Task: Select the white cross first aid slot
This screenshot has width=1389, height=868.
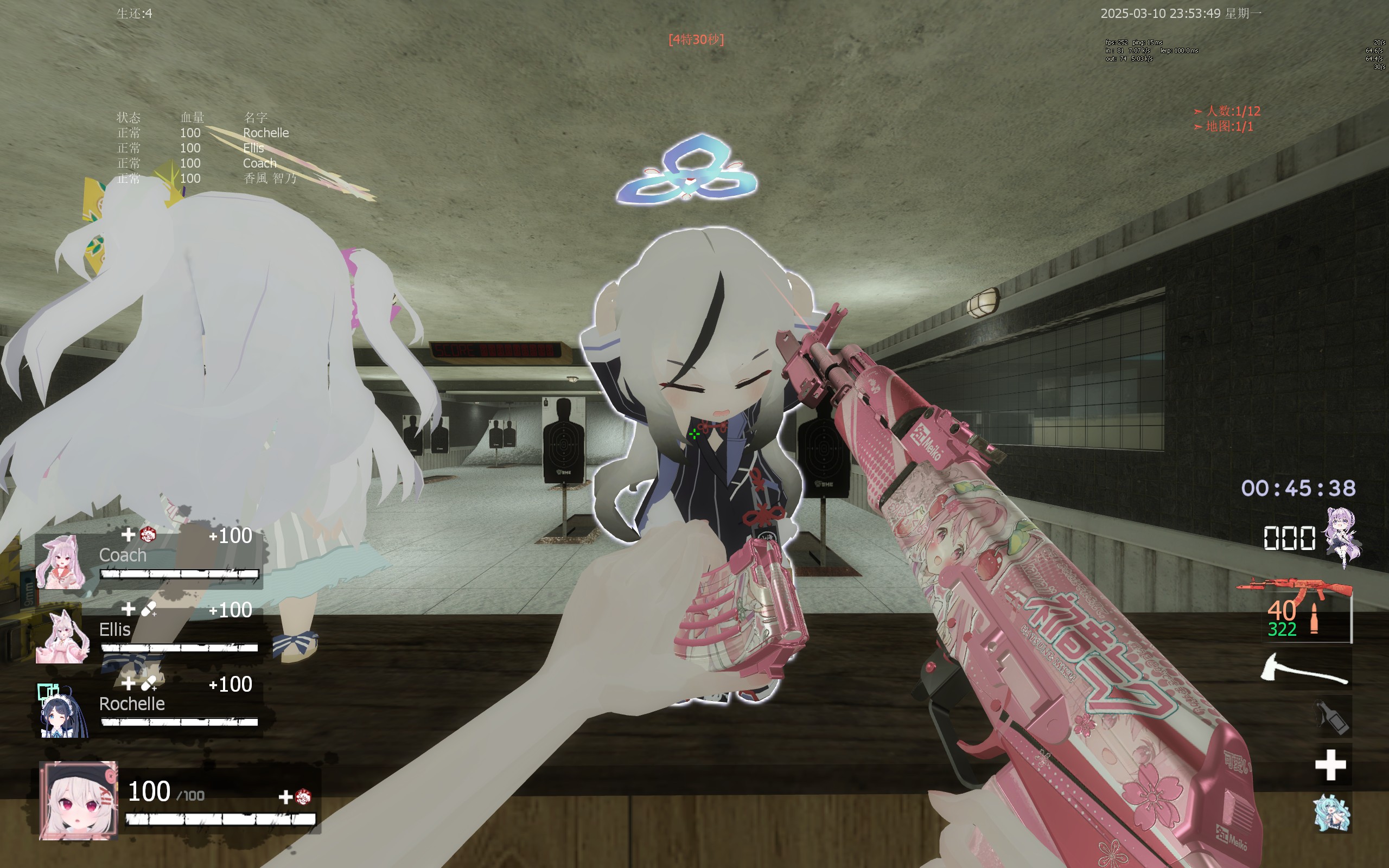Action: 1330,765
